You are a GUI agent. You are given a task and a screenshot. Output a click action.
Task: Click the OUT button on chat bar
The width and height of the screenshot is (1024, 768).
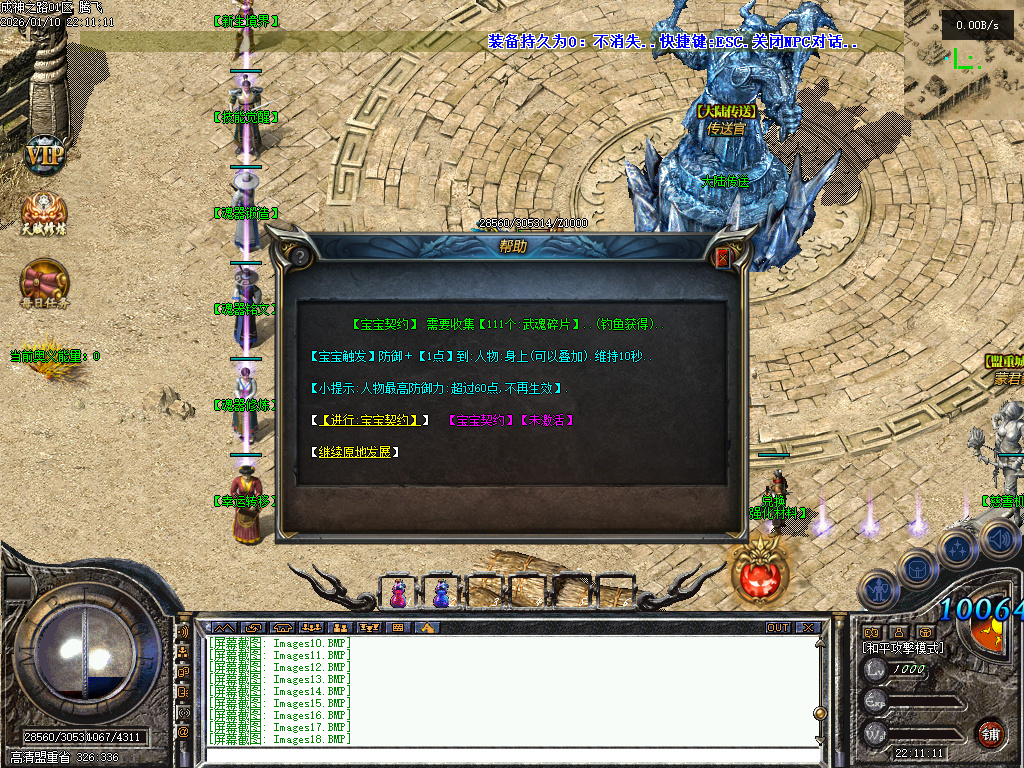coord(777,628)
